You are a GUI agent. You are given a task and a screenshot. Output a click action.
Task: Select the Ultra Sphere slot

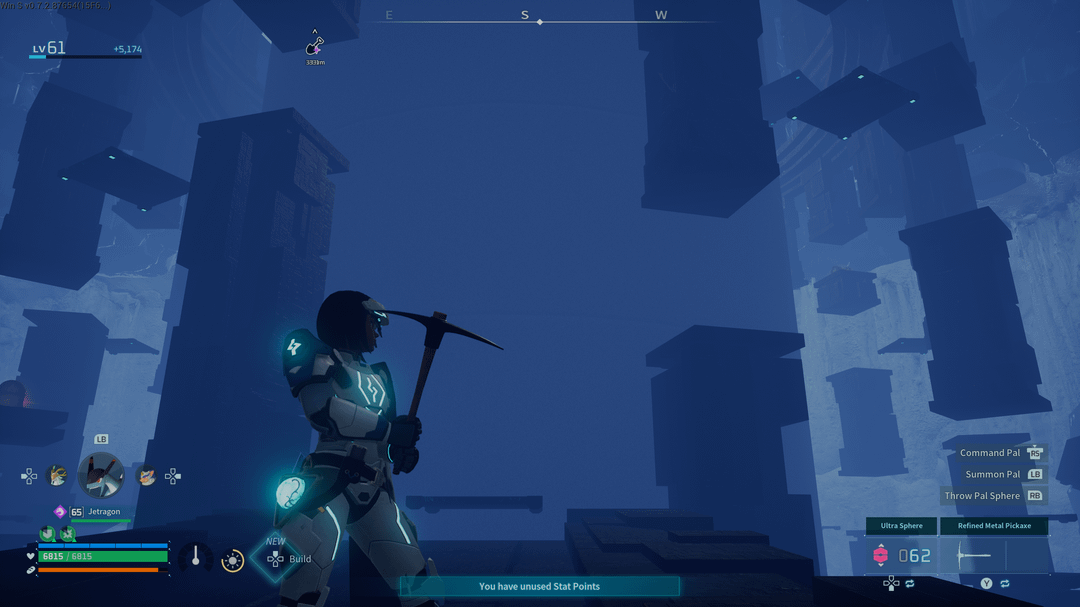coord(901,526)
